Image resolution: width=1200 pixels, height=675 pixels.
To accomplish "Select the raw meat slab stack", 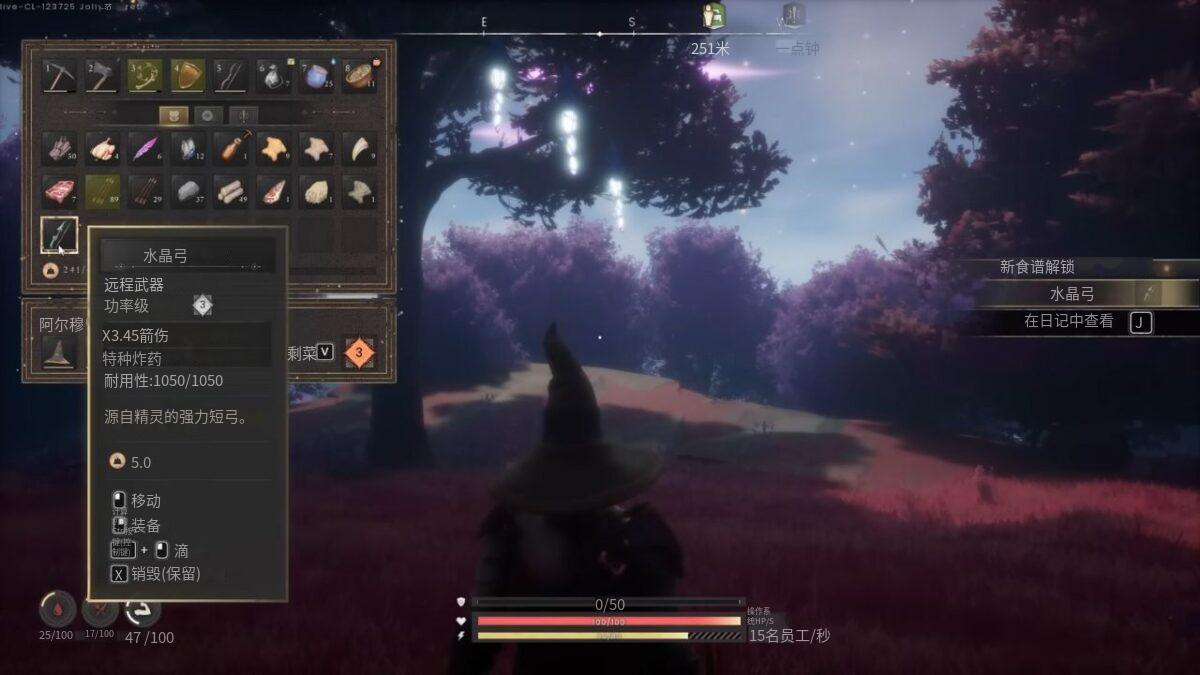I will [59, 191].
